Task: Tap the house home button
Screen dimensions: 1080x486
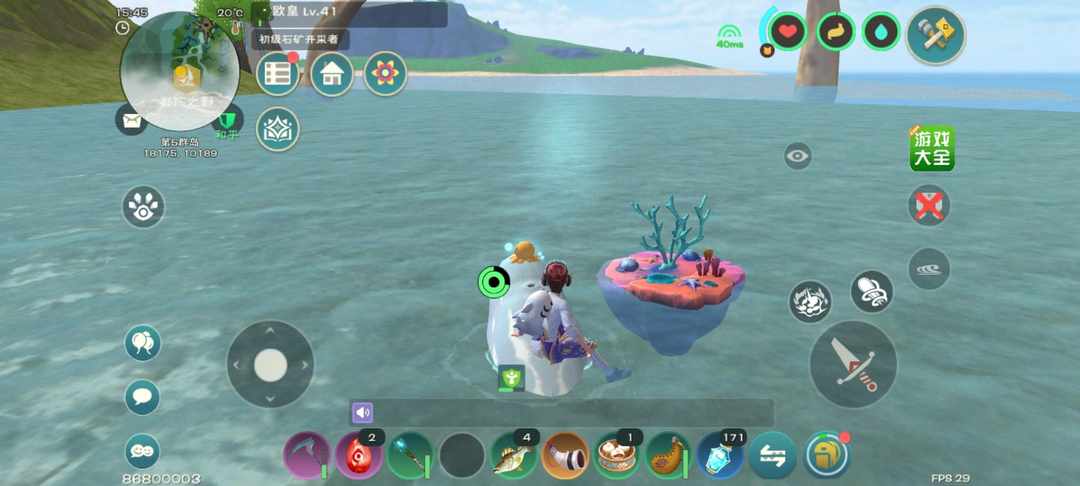Action: (332, 74)
